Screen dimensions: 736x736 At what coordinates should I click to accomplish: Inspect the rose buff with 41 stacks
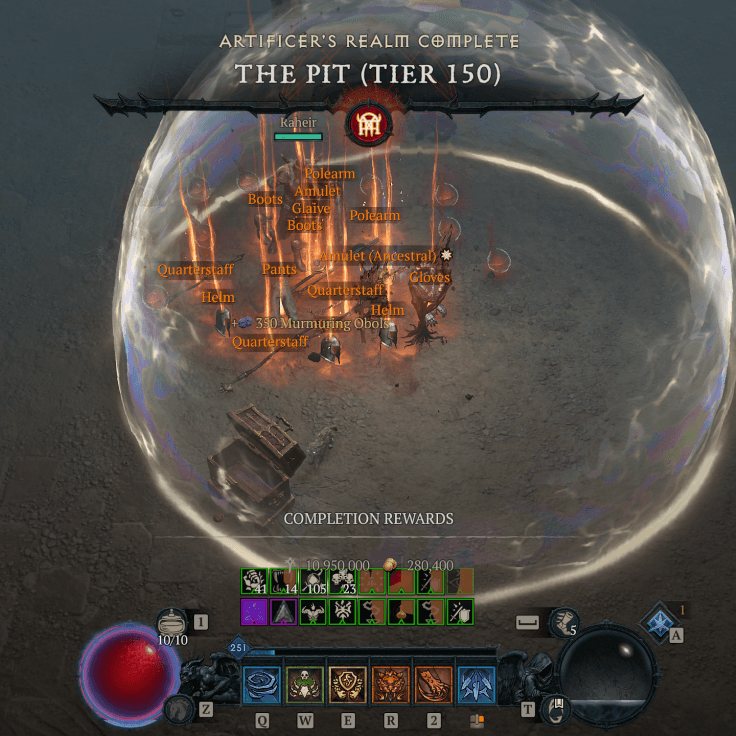point(255,582)
